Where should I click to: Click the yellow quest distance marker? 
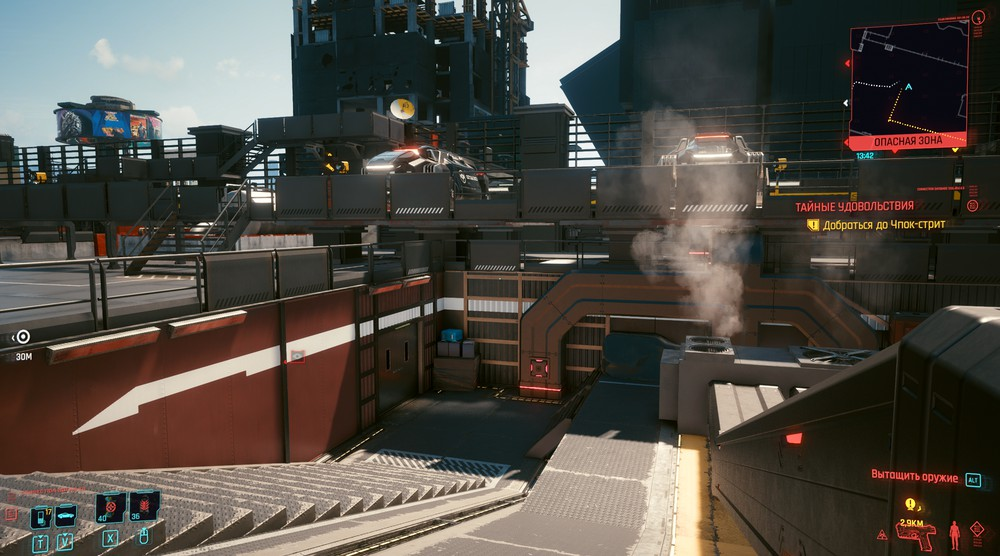coord(911,505)
